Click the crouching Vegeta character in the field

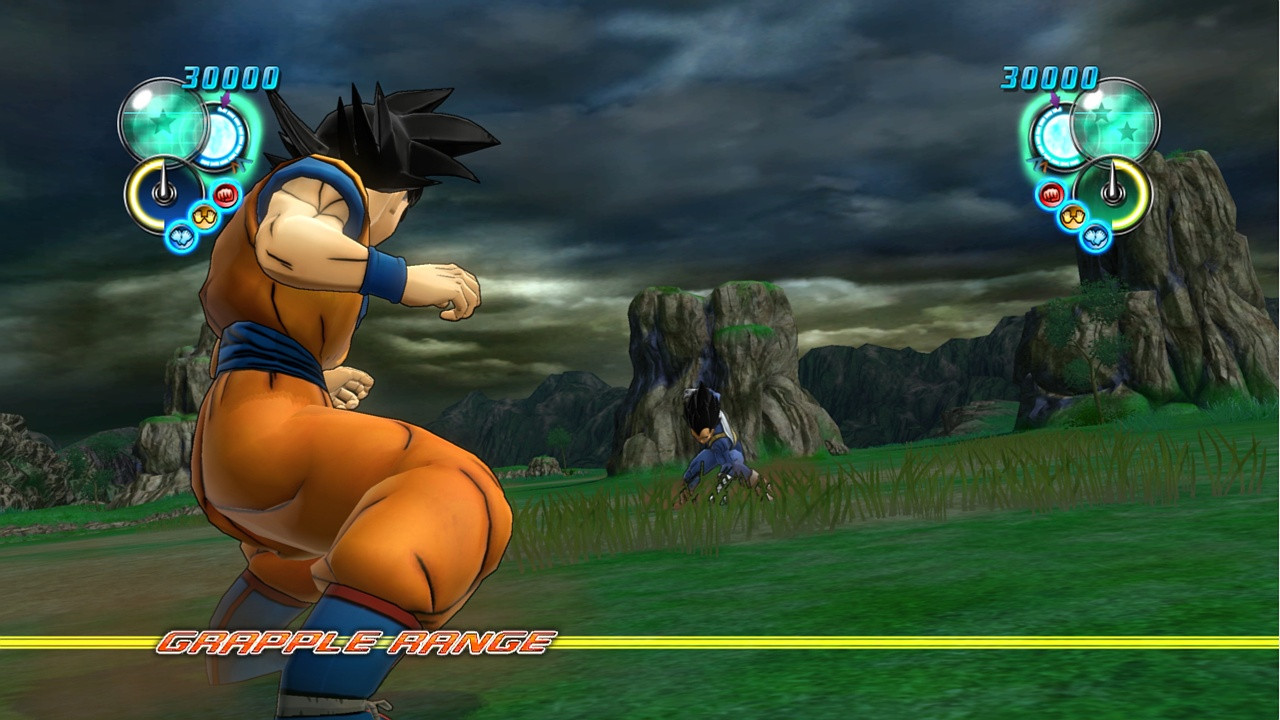pos(712,452)
